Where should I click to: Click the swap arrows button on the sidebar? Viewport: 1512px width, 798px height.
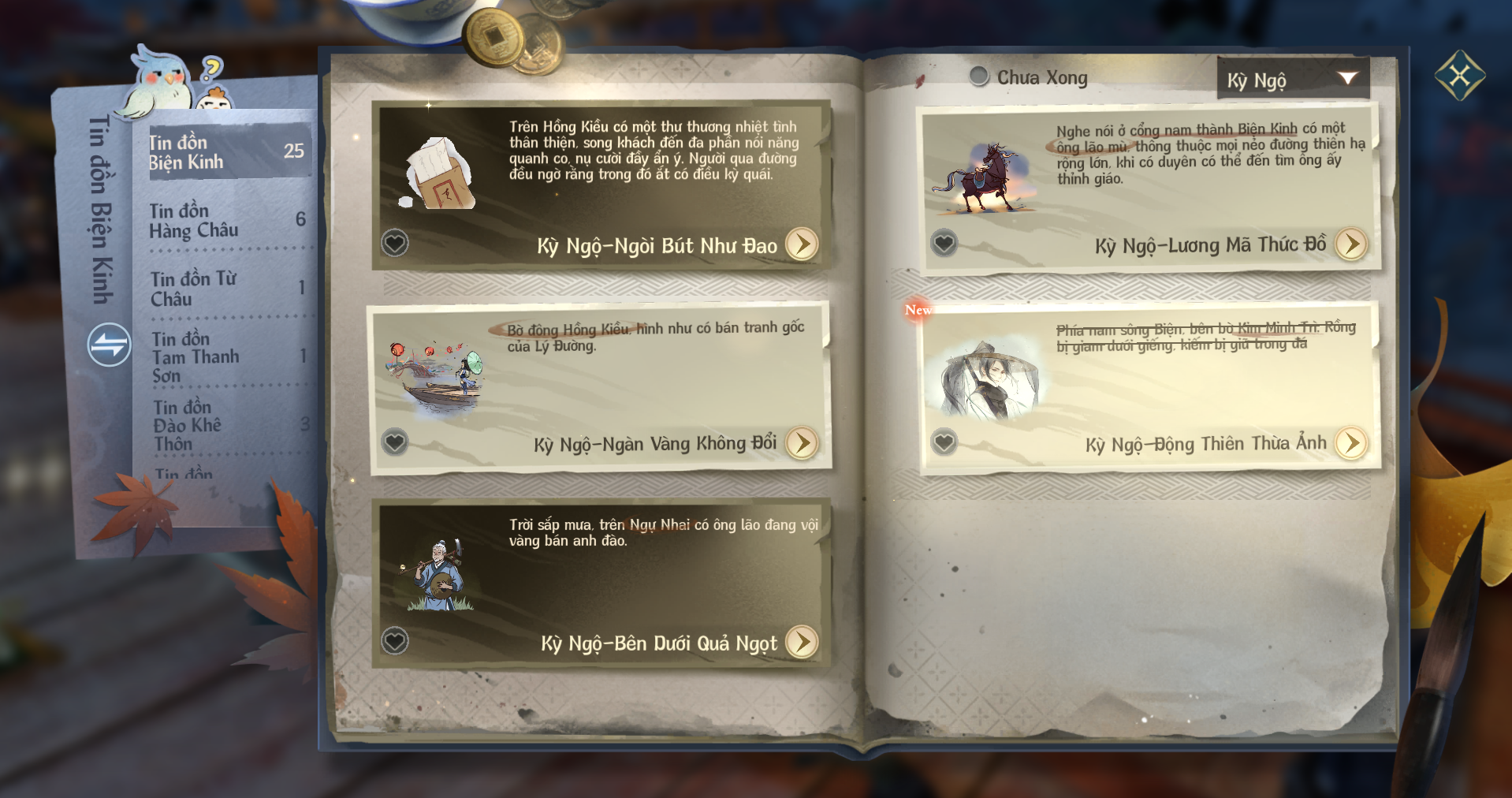pyautogui.click(x=109, y=345)
